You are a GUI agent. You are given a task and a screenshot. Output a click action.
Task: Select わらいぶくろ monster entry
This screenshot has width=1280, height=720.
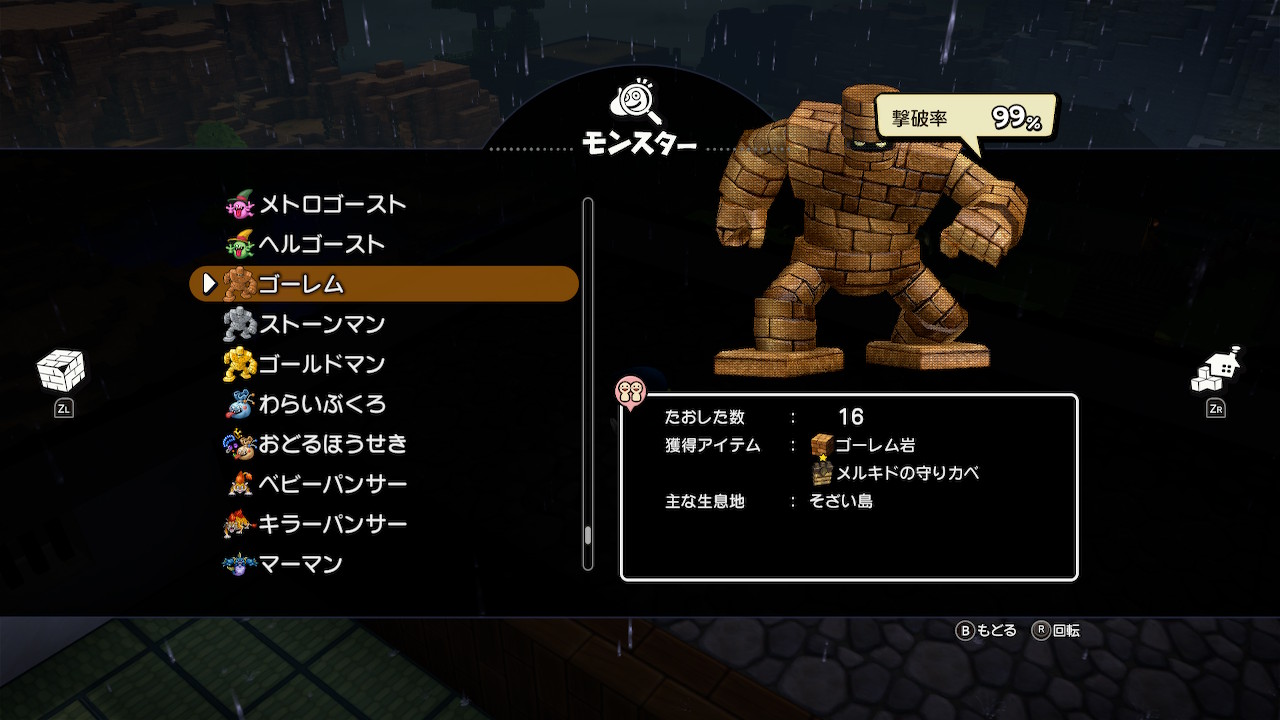[x=321, y=404]
